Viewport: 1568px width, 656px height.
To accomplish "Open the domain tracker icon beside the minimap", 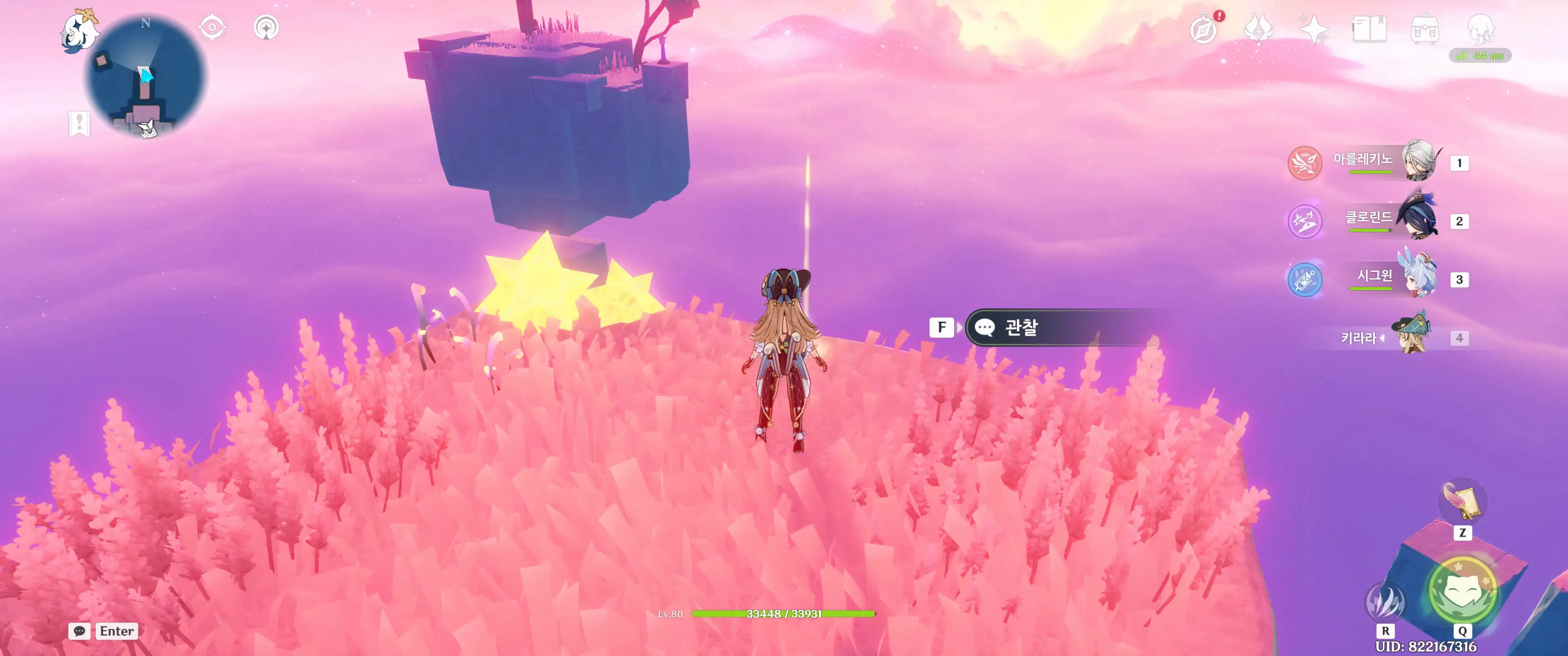I will [x=266, y=27].
